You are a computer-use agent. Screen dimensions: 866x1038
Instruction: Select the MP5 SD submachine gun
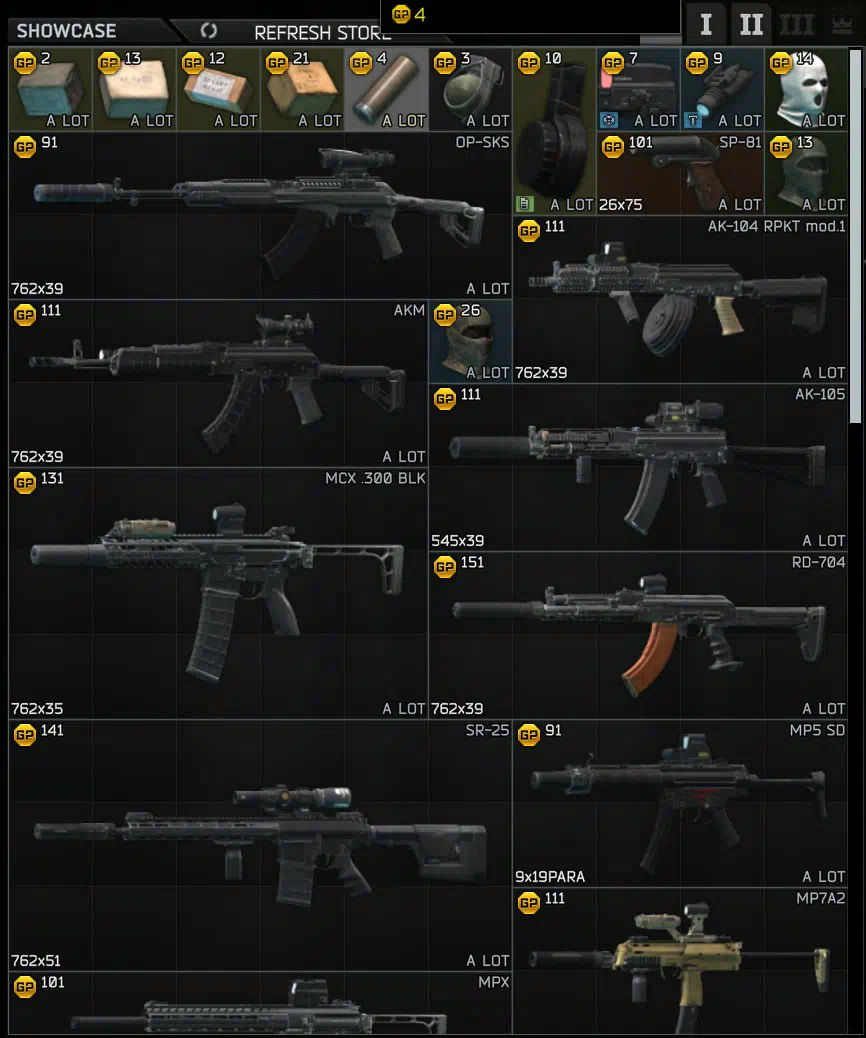[x=680, y=803]
